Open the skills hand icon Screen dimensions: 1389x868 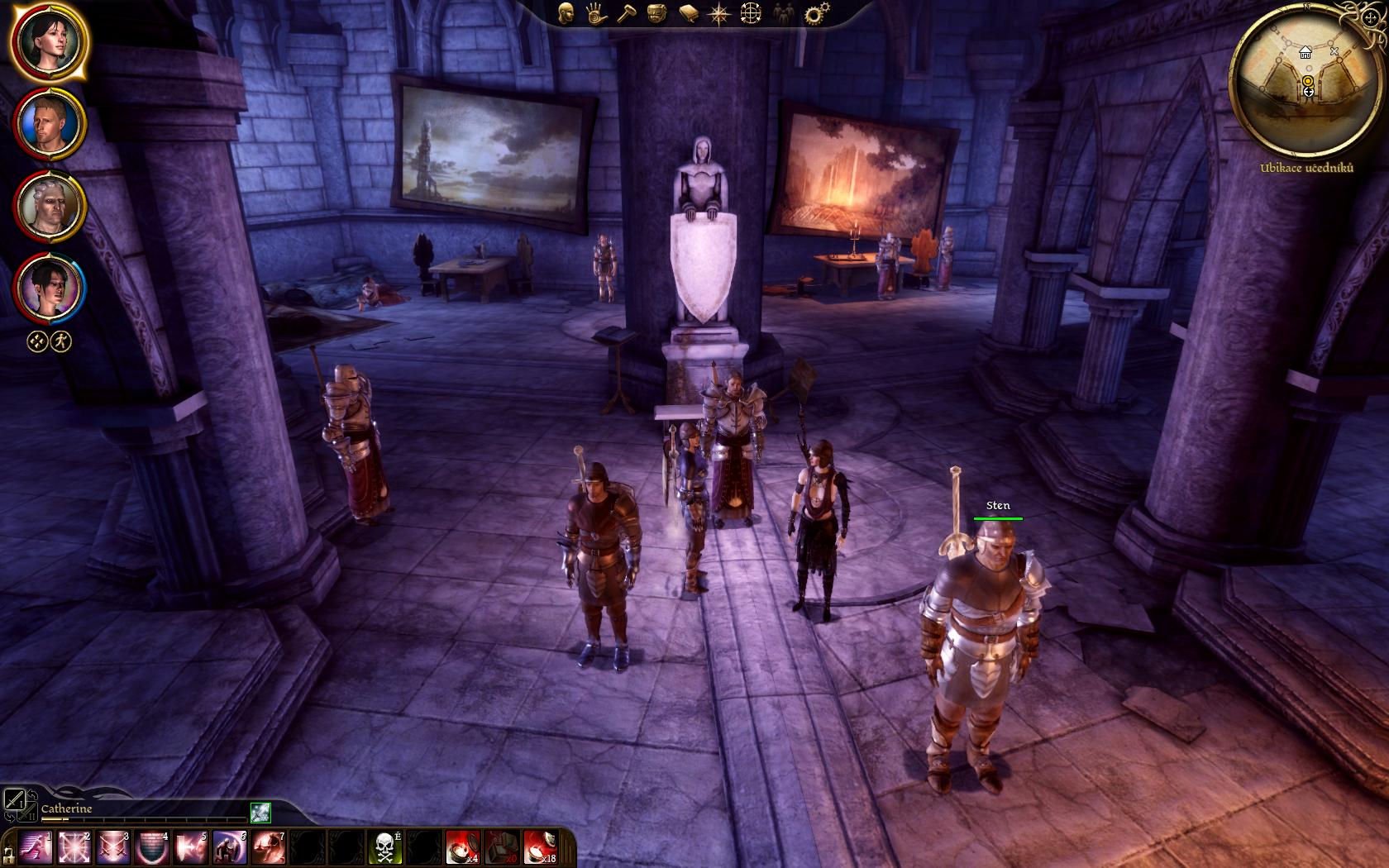(x=596, y=13)
